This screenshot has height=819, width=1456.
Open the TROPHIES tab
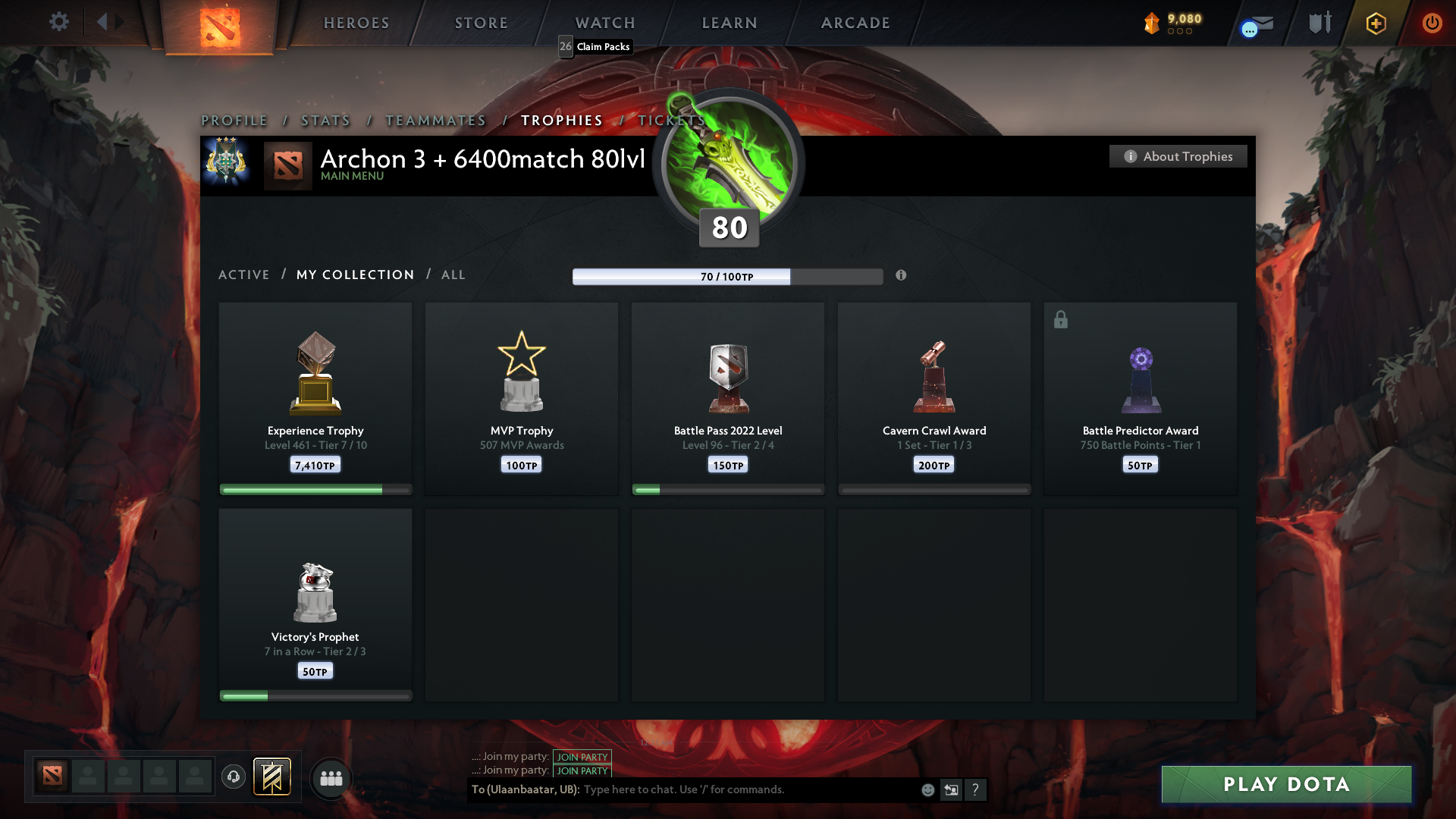point(561,120)
